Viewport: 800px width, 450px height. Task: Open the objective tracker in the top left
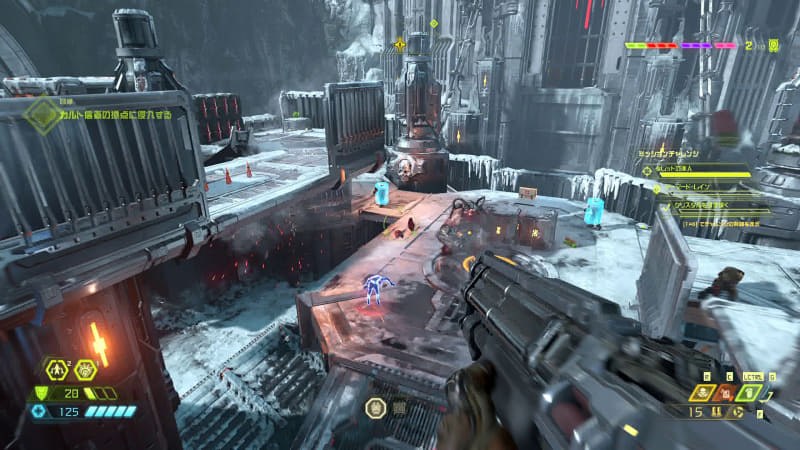tap(42, 115)
